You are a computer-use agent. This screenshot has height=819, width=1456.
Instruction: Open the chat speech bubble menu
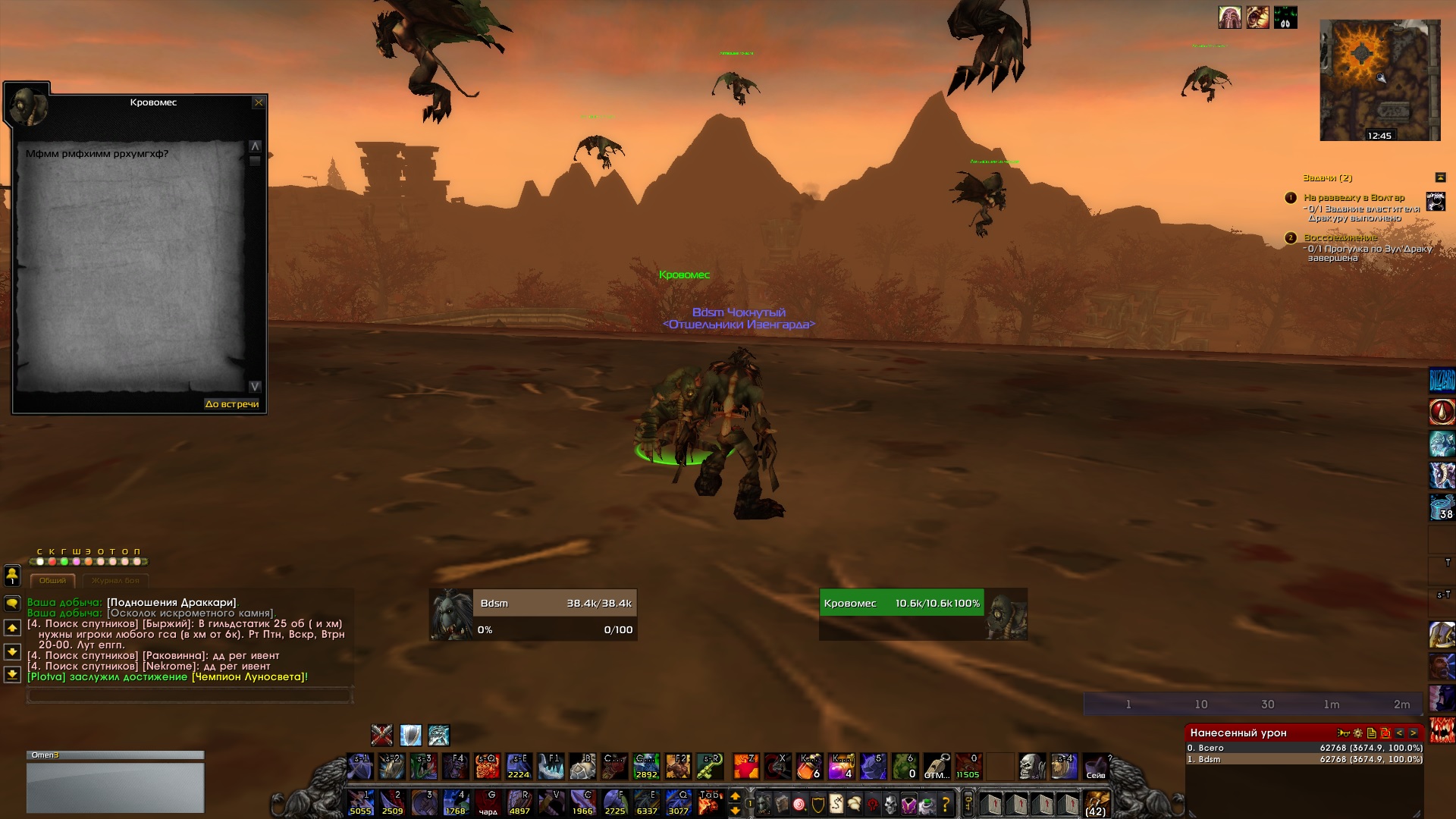(12, 604)
